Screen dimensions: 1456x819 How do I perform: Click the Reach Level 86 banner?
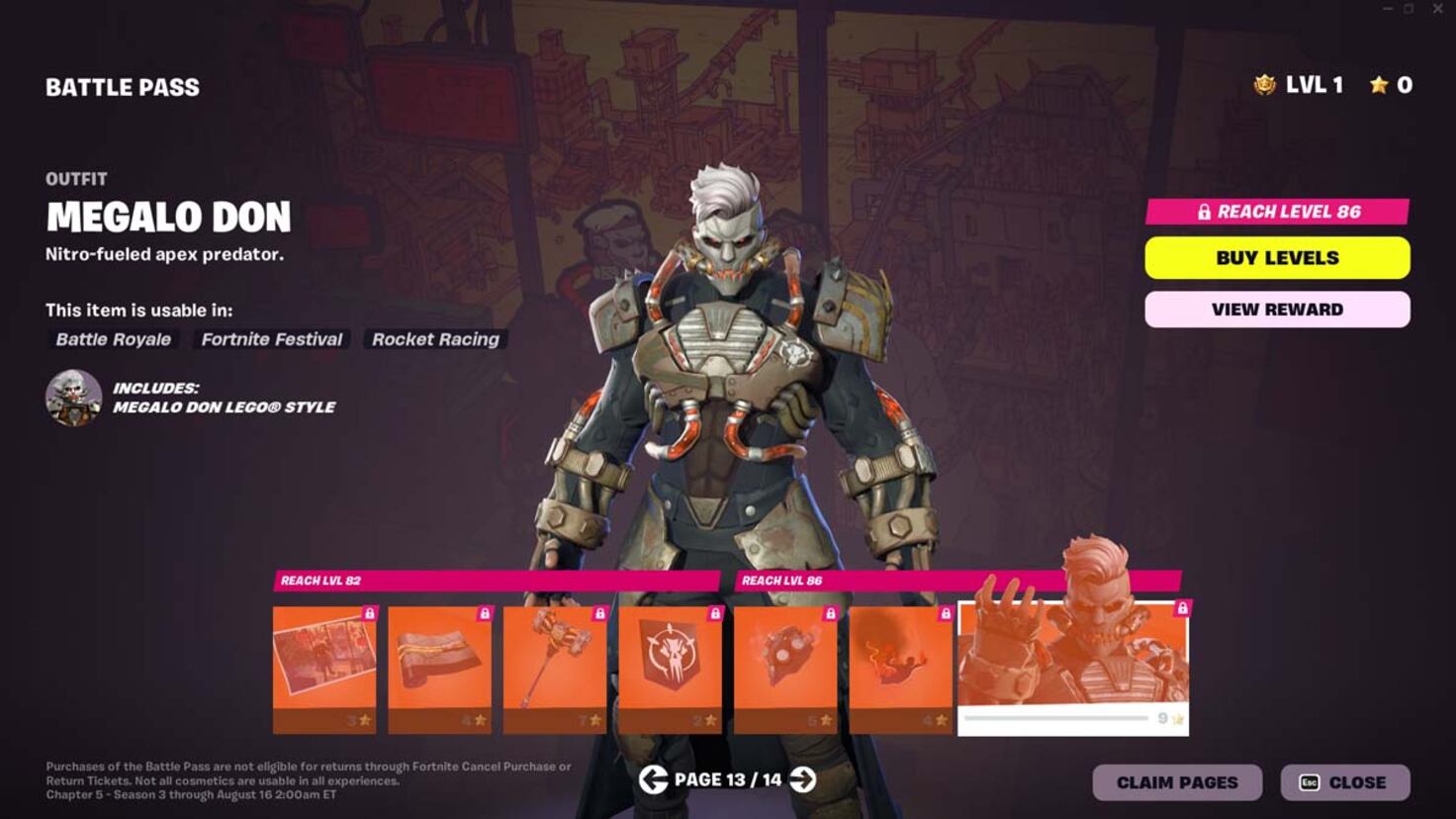tap(1277, 211)
